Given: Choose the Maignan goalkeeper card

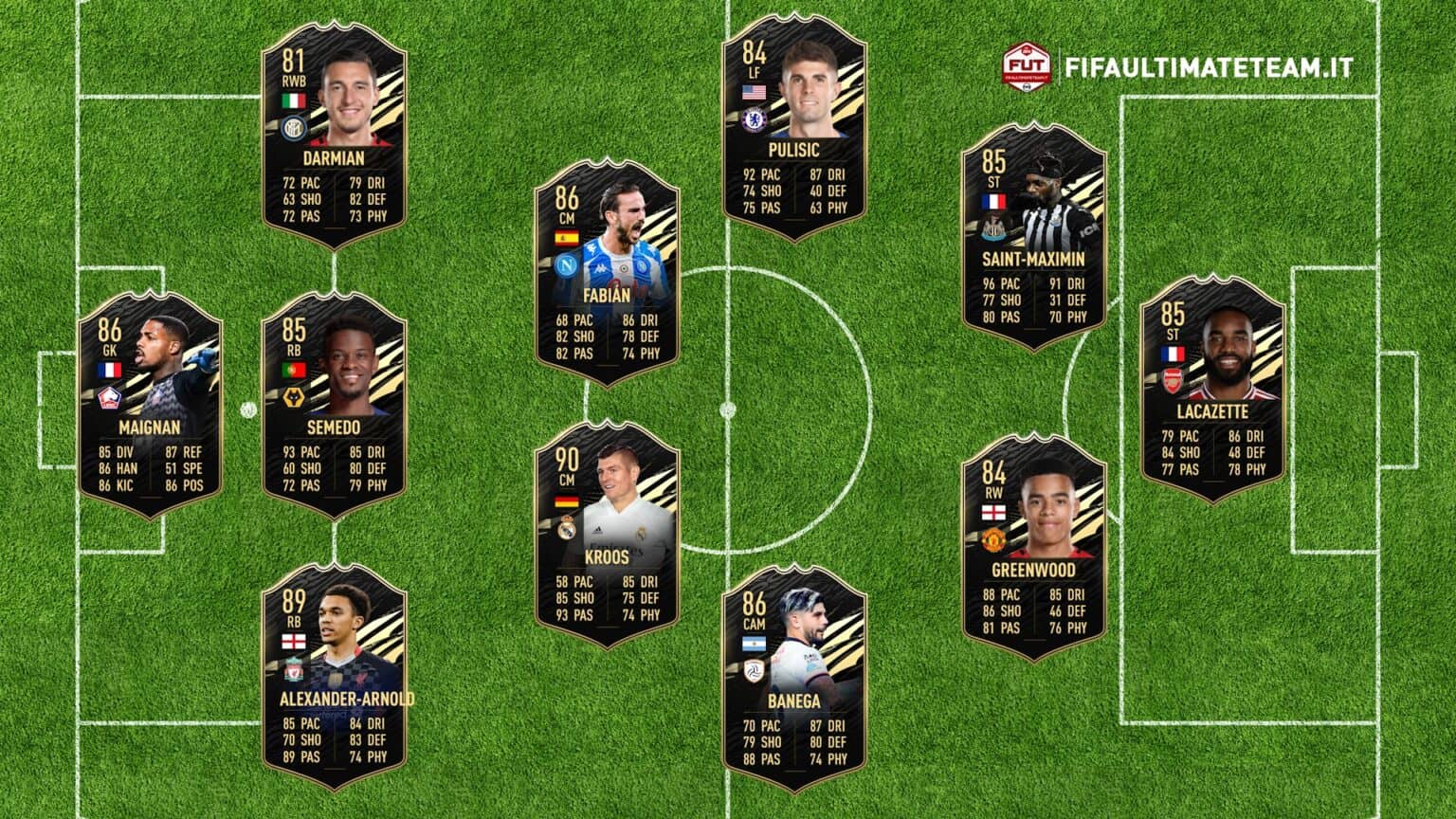Looking at the screenshot, I should point(150,405).
